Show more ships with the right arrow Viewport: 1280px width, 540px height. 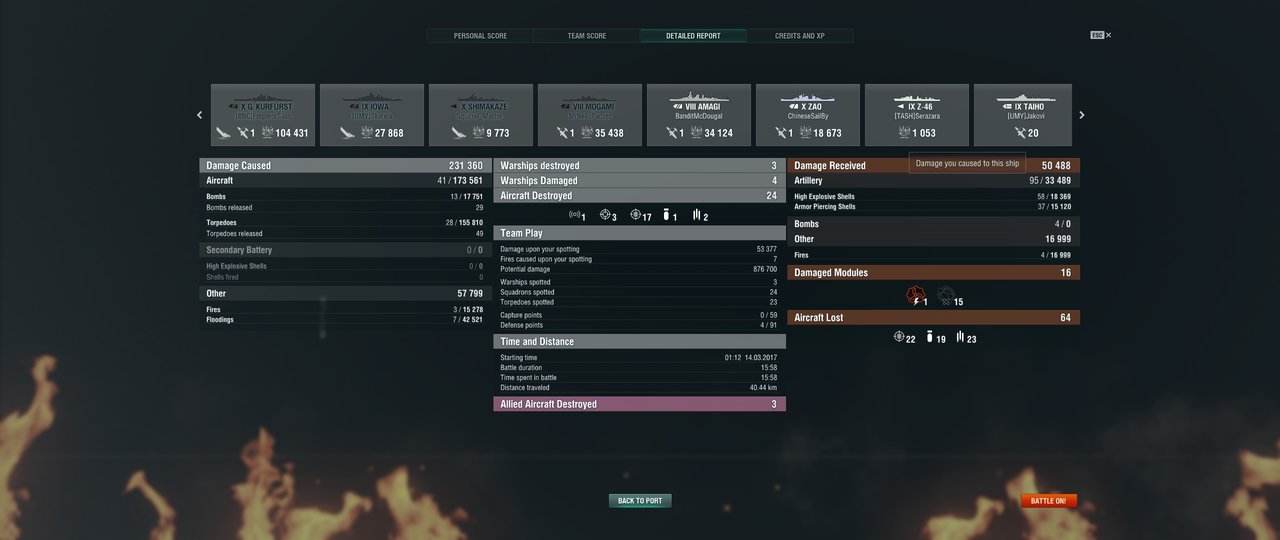pos(1081,115)
